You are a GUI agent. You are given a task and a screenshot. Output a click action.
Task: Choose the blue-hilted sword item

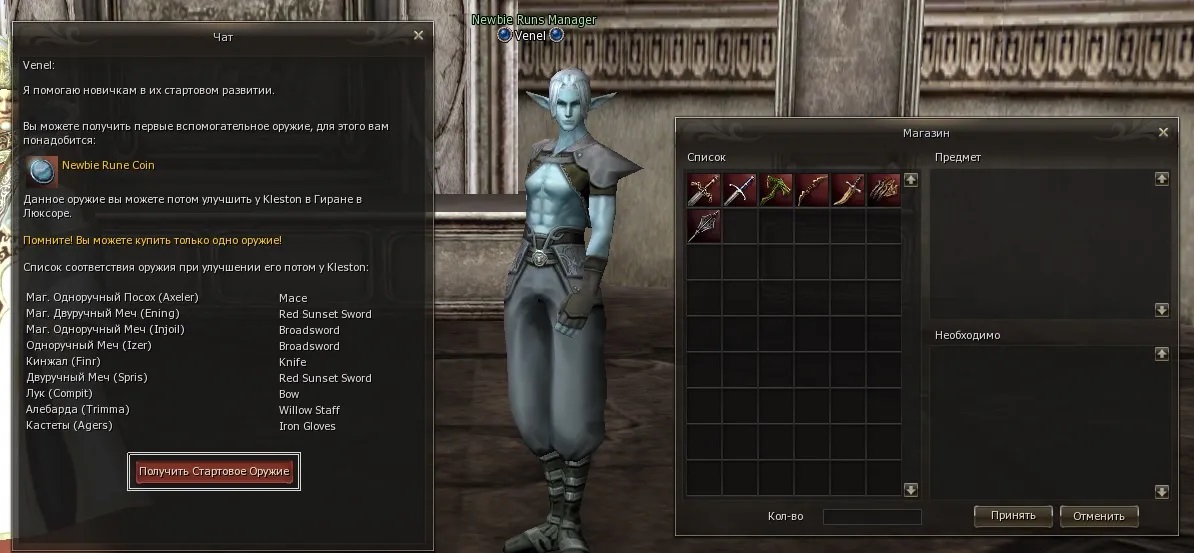point(740,190)
